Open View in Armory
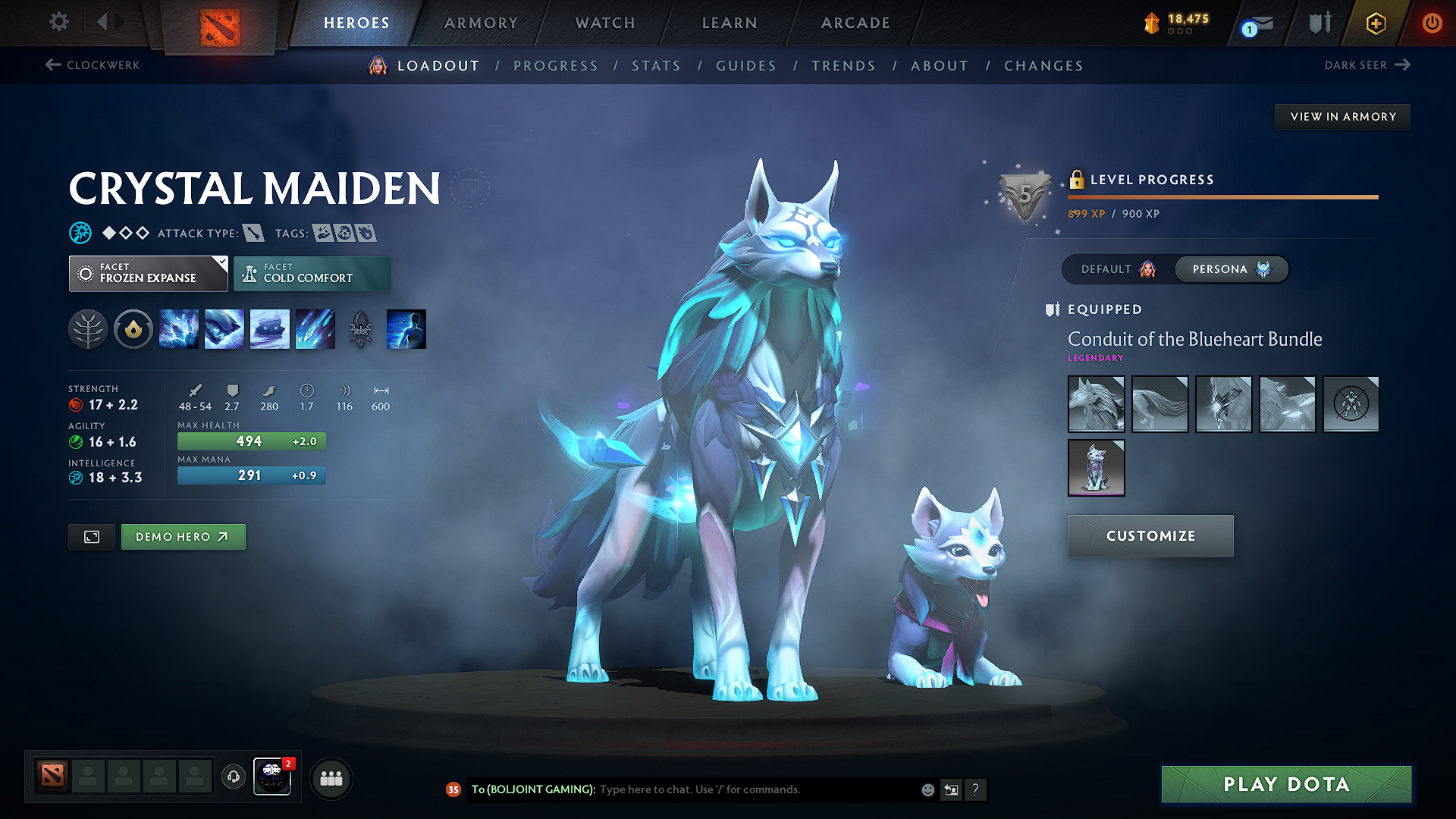 (1342, 116)
